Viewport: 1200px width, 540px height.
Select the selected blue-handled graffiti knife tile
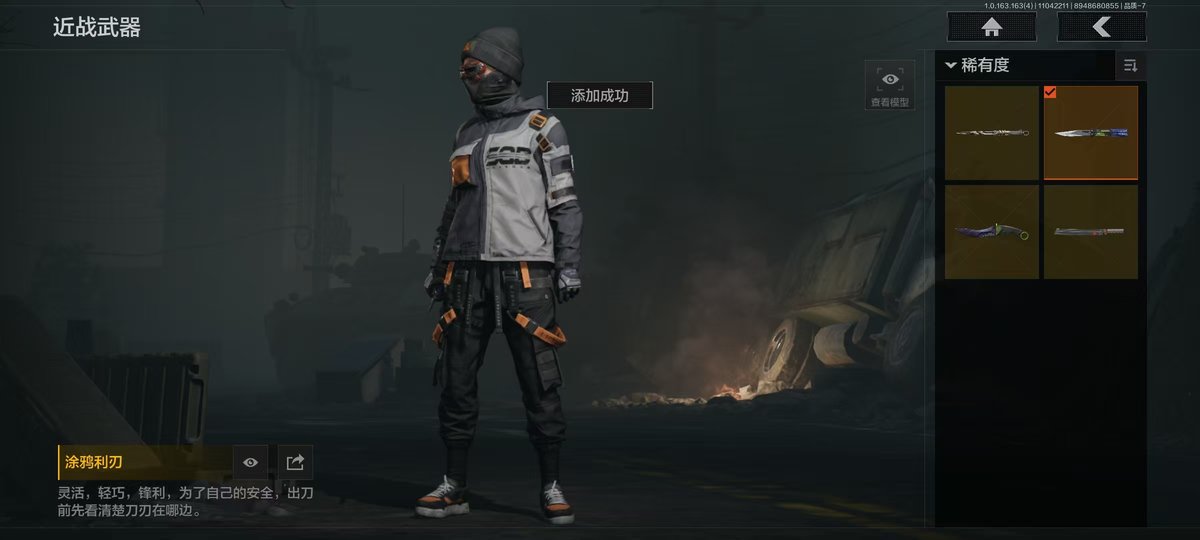[x=1091, y=133]
